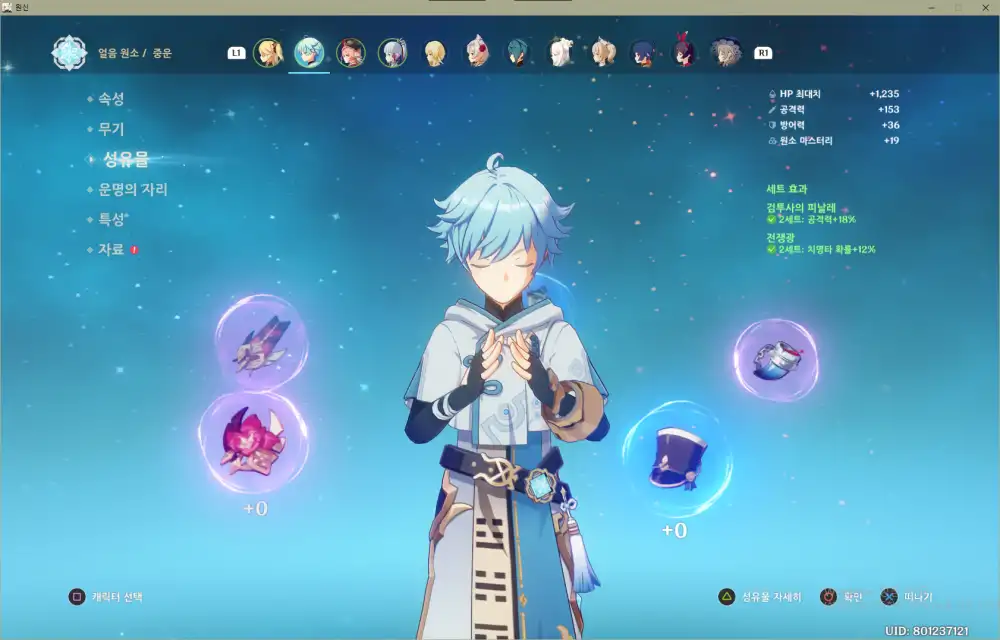Open the 자료 profile entry
This screenshot has width=1000, height=640.
111,249
